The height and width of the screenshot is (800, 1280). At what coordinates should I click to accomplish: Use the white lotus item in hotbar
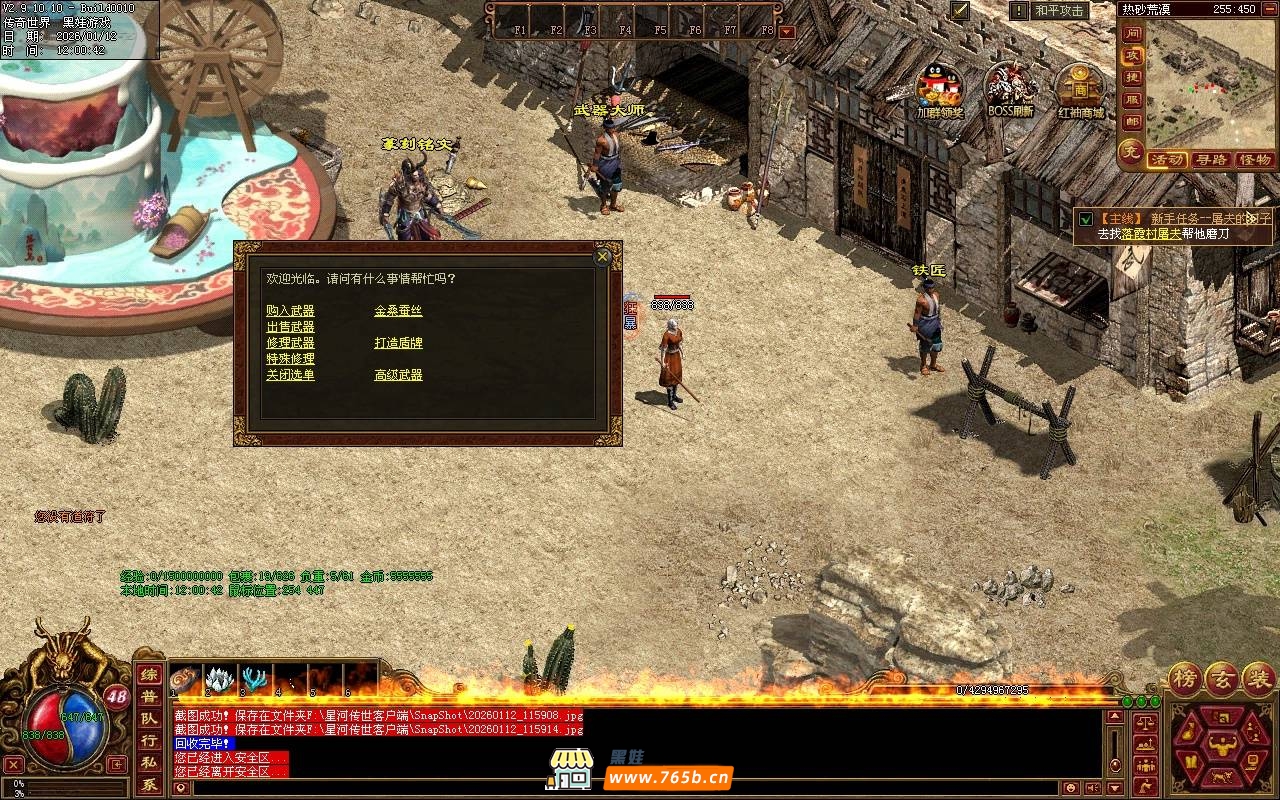point(219,680)
